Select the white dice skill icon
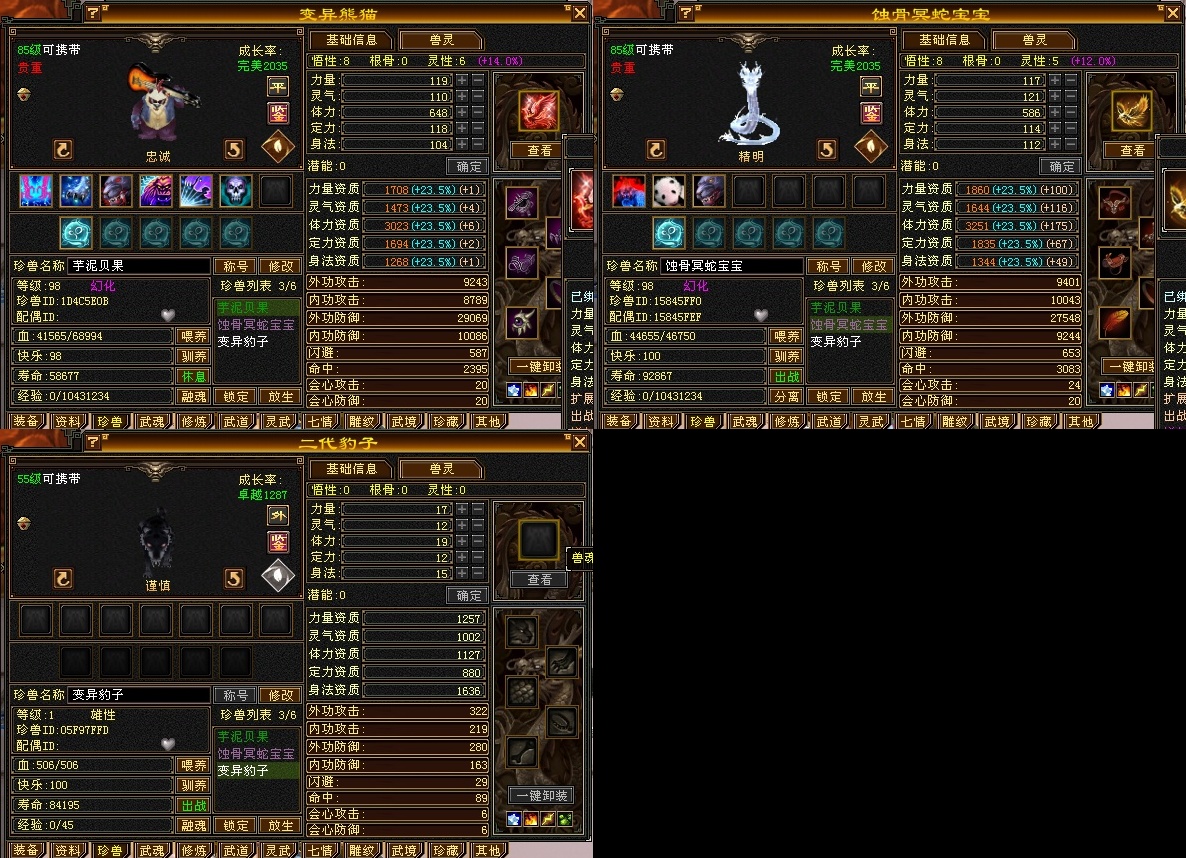1186x858 pixels. tap(668, 190)
